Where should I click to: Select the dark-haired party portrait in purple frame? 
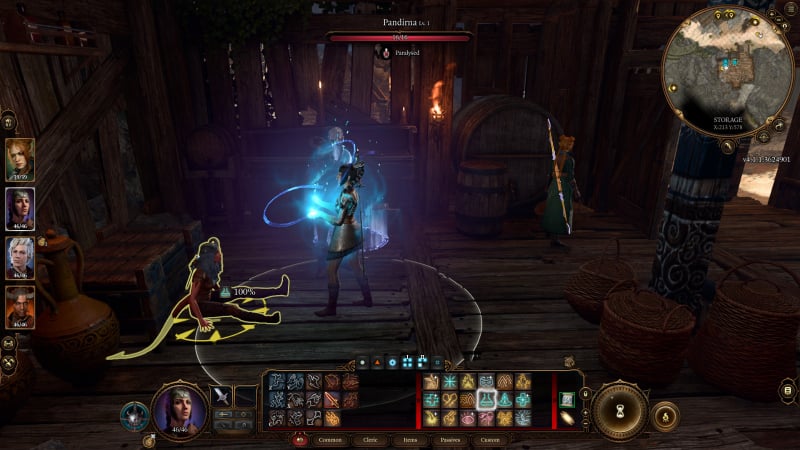[20, 208]
